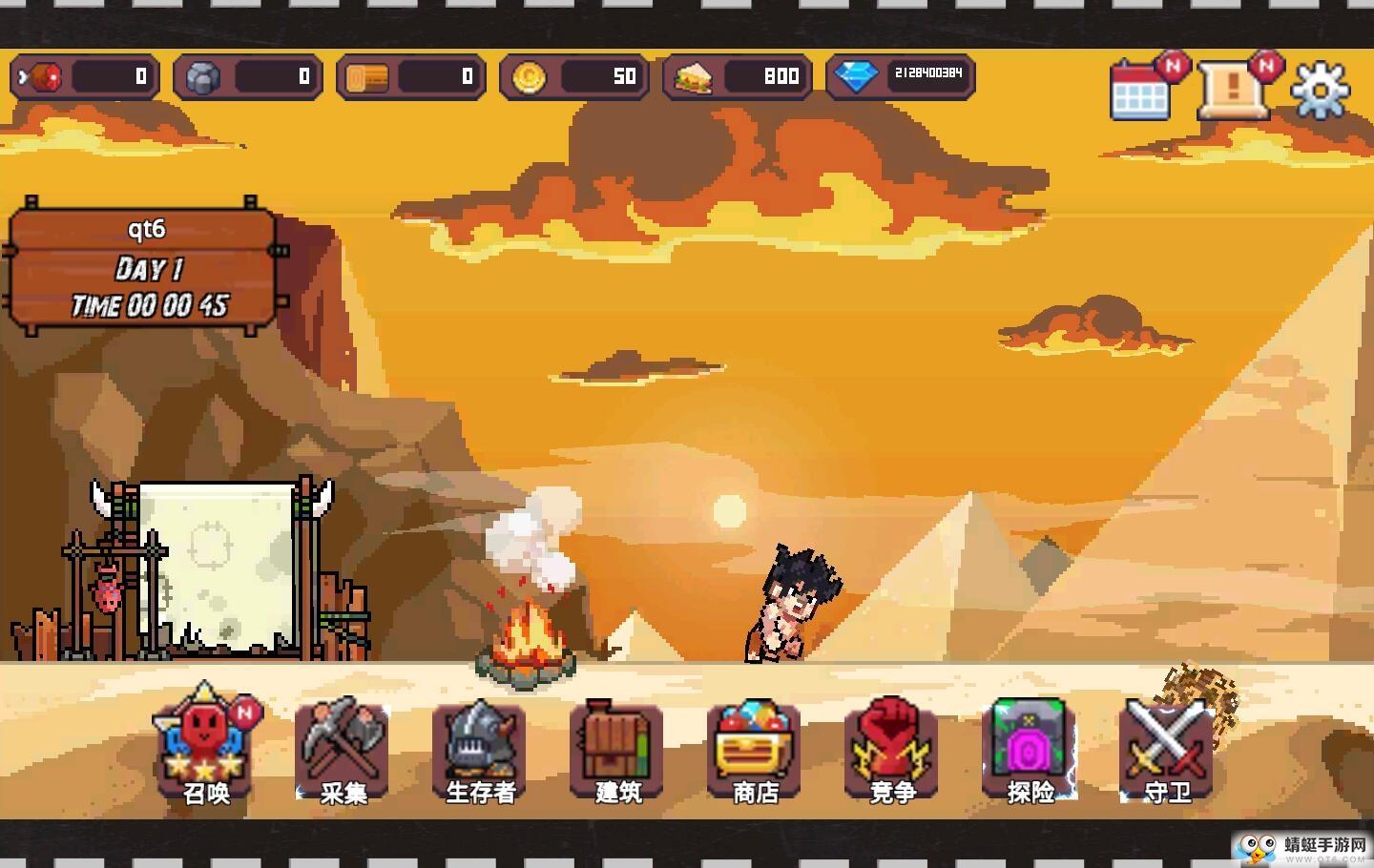This screenshot has height=868, width=1374.
Task: Click the gold coin currency icon
Action: pos(529,76)
